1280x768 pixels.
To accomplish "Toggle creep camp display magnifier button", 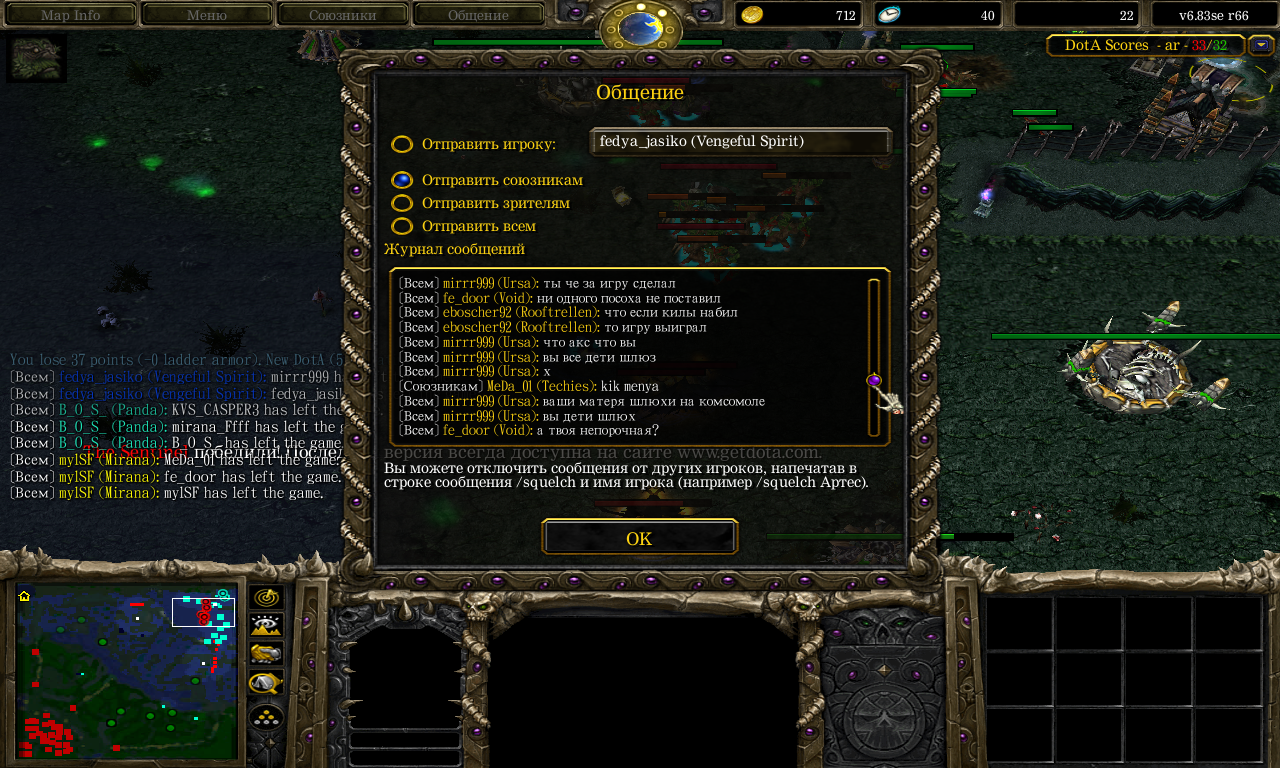I will click(266, 683).
